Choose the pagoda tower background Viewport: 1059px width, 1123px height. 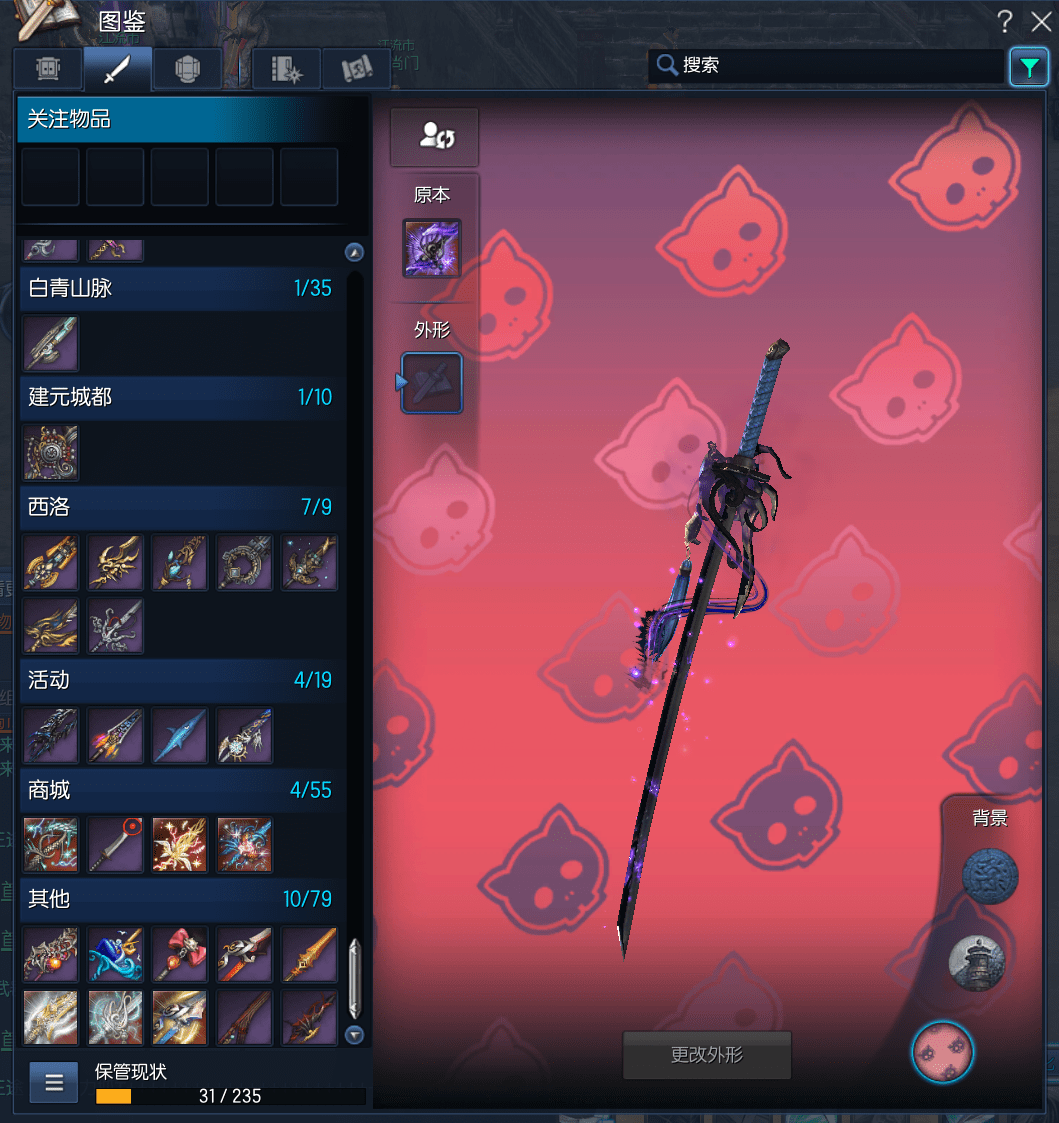click(976, 963)
